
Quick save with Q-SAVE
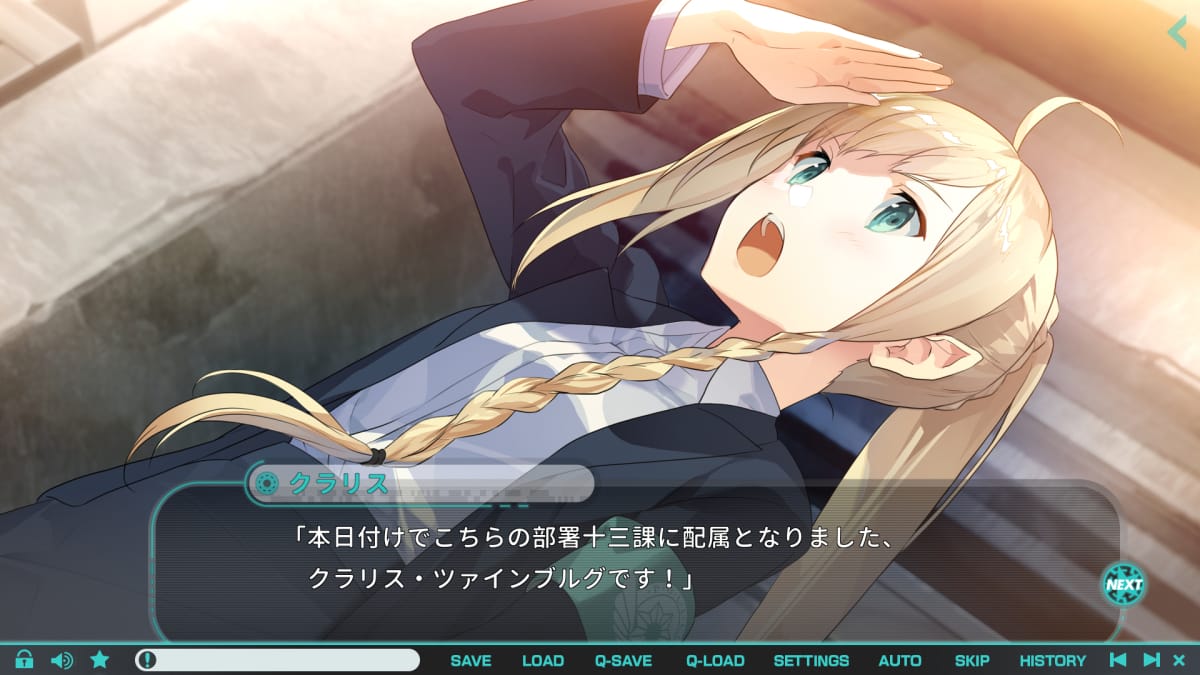point(623,661)
